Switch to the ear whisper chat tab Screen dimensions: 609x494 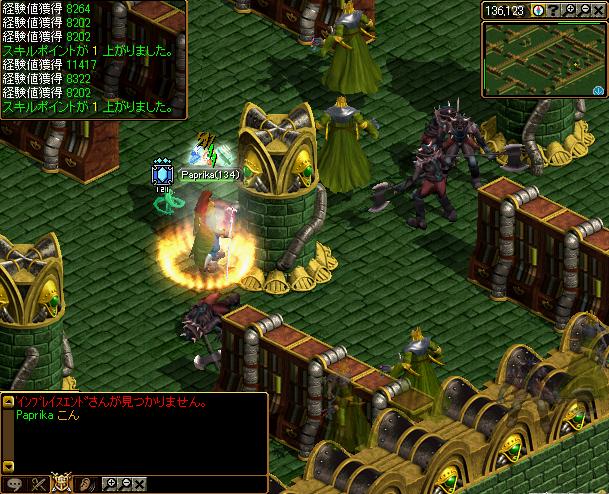click(x=86, y=484)
